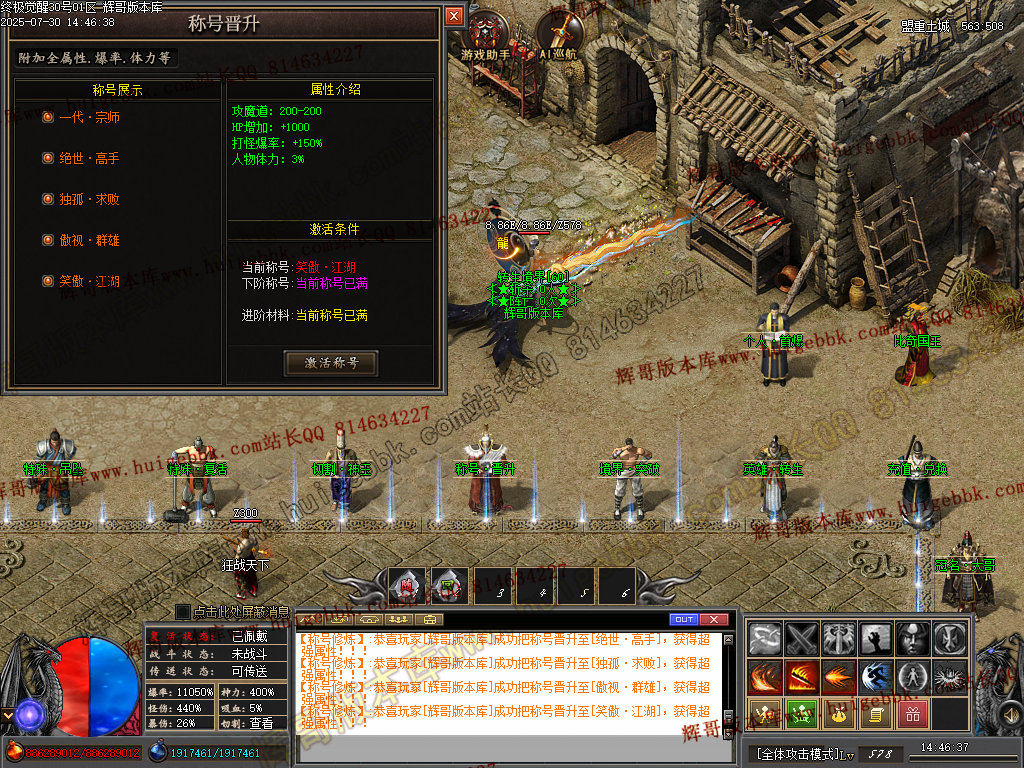Use the first hotbar slot with red icon
Viewport: 1024px width, 768px height.
coord(407,588)
